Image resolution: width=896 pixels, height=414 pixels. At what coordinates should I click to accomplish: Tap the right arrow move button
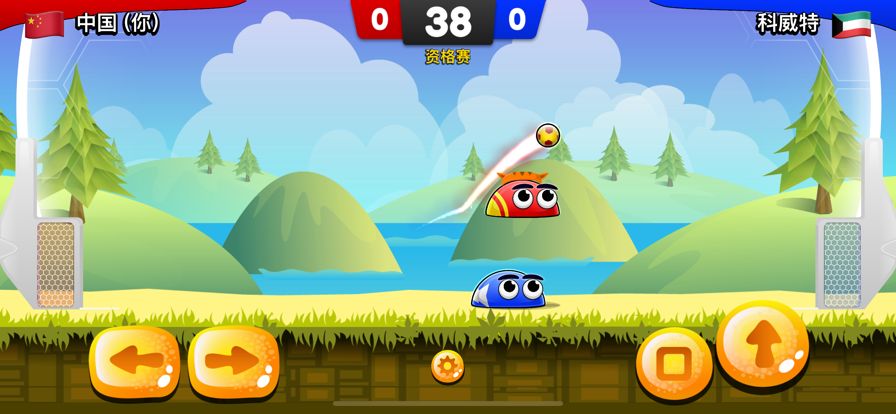[x=233, y=362]
